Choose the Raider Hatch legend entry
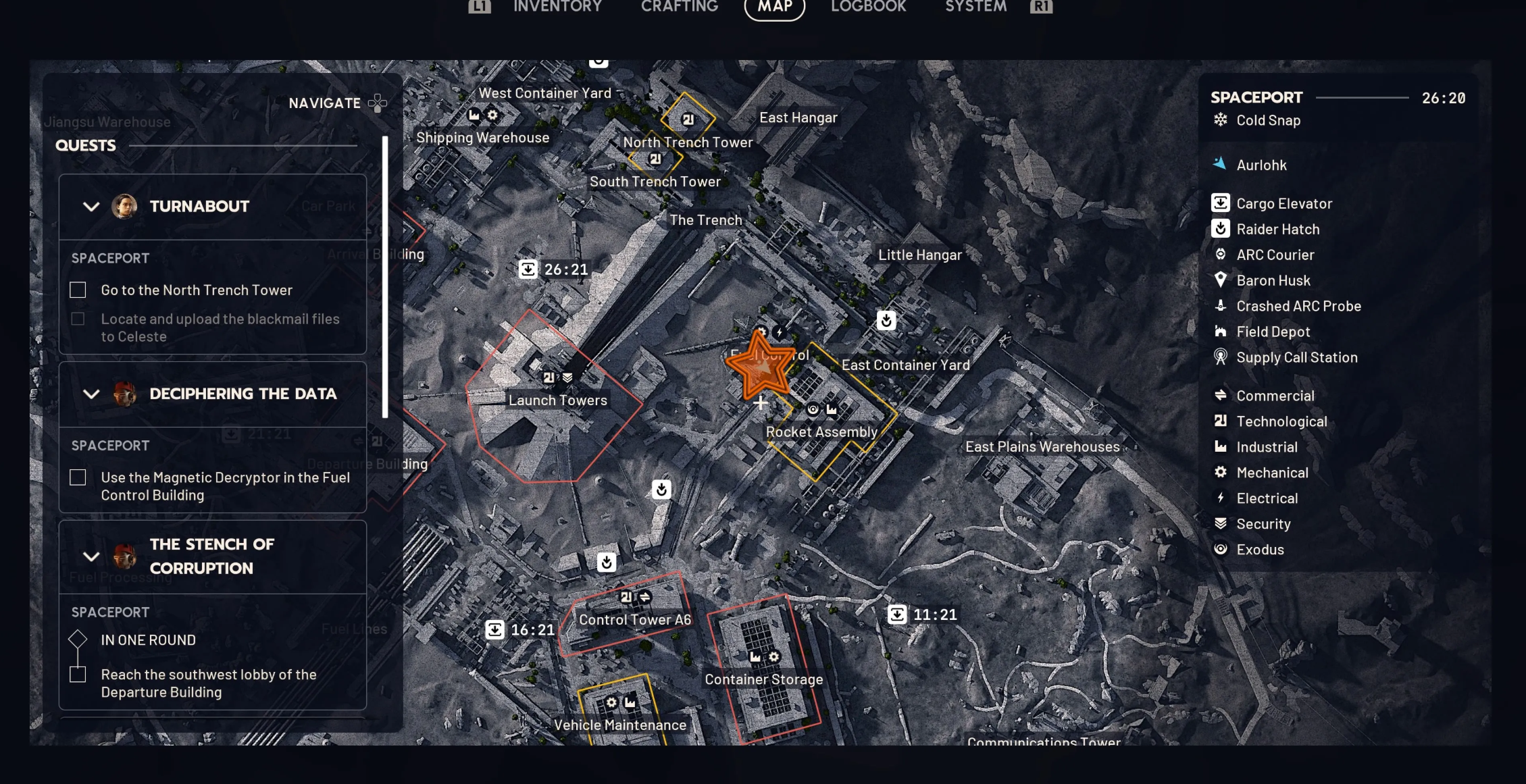 1277,230
